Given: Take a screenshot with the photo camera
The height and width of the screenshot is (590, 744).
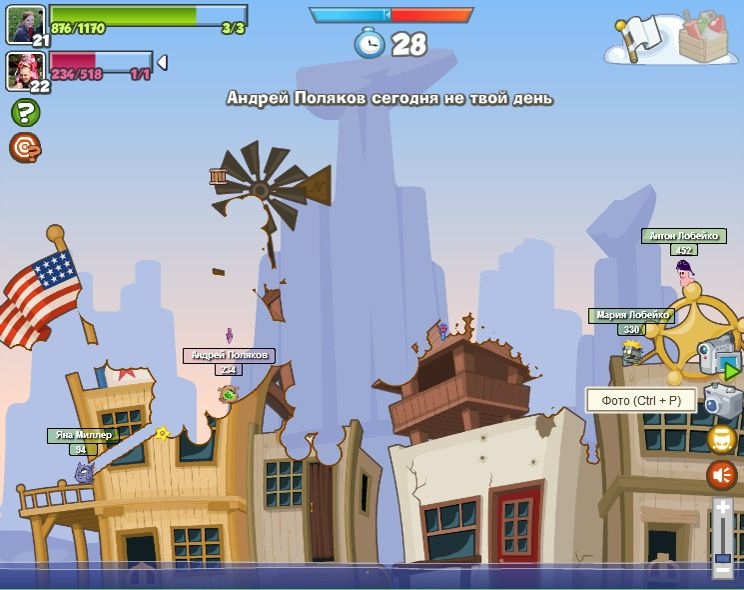Looking at the screenshot, I should [x=722, y=400].
